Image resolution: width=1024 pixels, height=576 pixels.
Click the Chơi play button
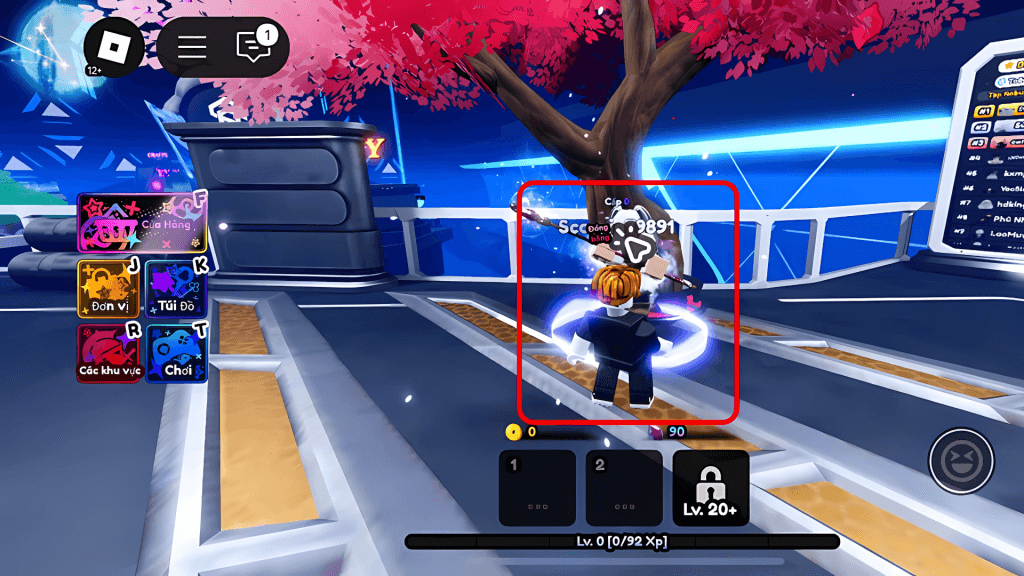click(x=176, y=353)
